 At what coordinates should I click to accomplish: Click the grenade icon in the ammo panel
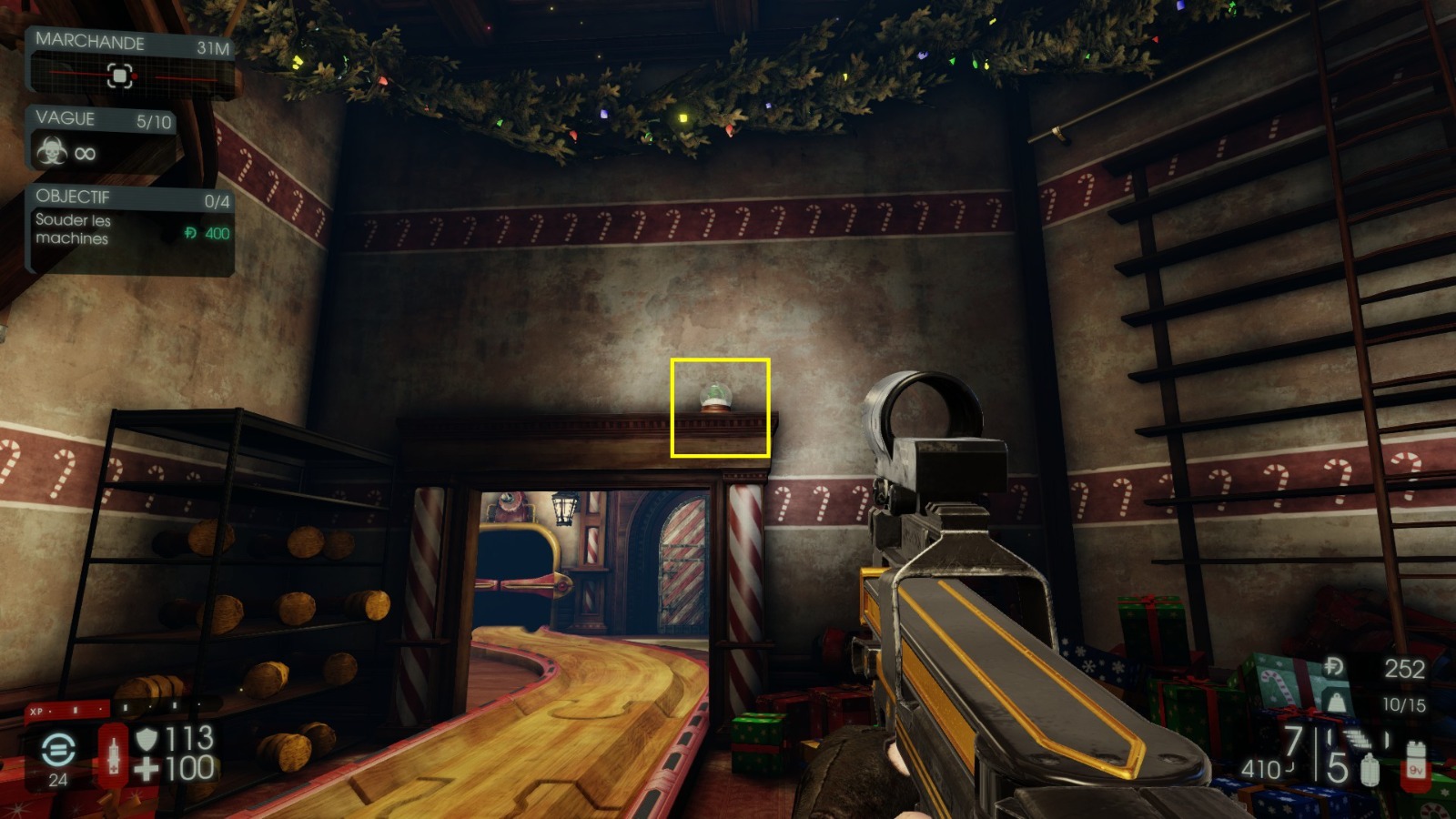tap(1370, 770)
